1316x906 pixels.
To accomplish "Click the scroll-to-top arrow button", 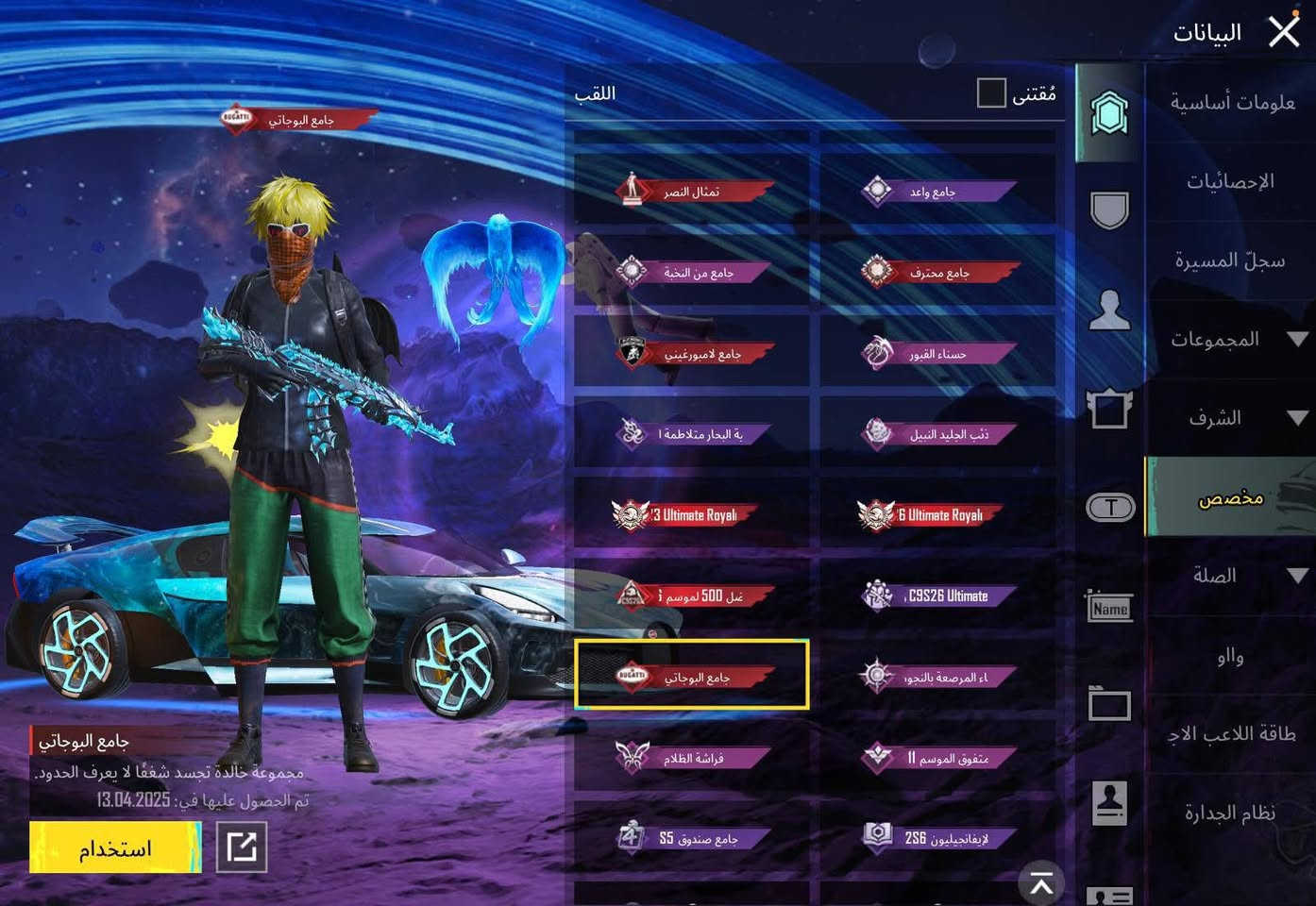I will click(1041, 883).
